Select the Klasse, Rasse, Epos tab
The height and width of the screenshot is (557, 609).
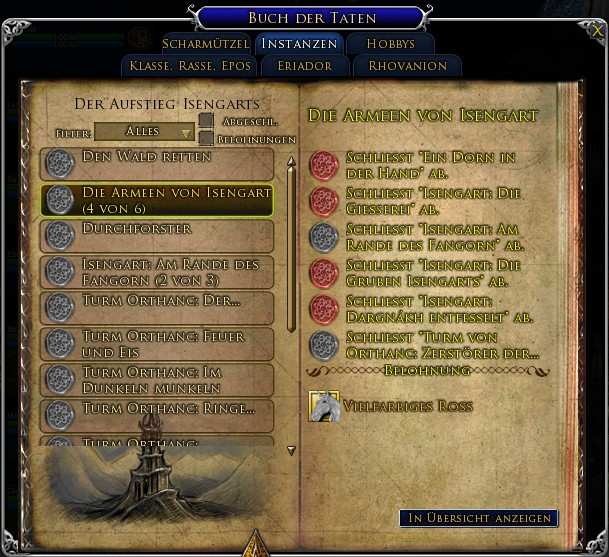(x=188, y=66)
